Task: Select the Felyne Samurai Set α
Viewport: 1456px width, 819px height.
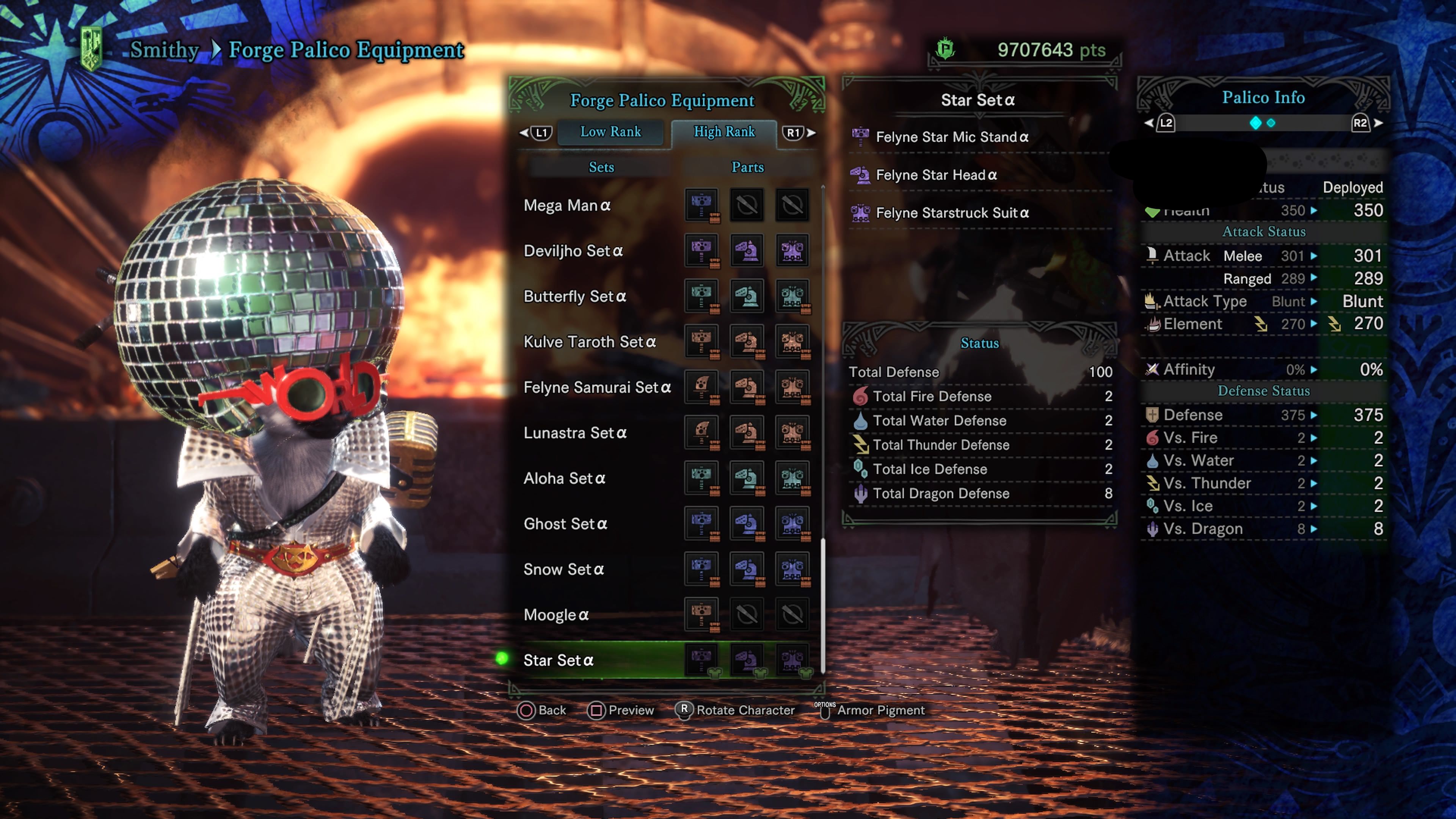Action: pyautogui.click(x=597, y=387)
